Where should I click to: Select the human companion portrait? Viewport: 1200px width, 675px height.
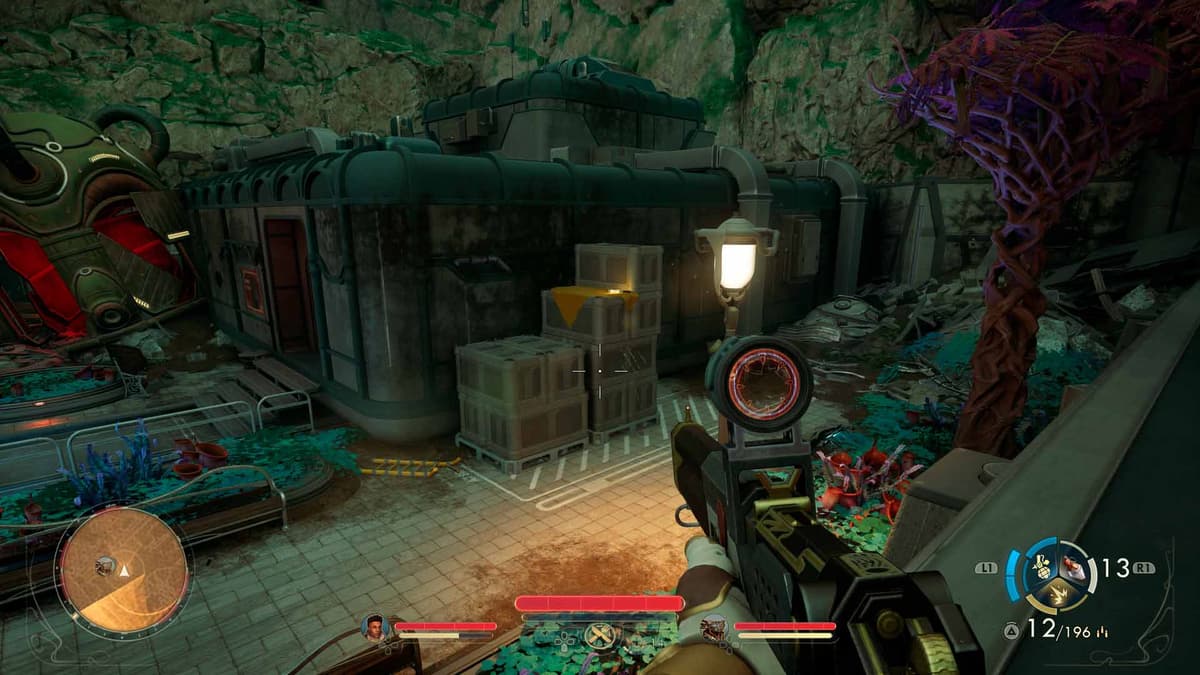pos(376,628)
